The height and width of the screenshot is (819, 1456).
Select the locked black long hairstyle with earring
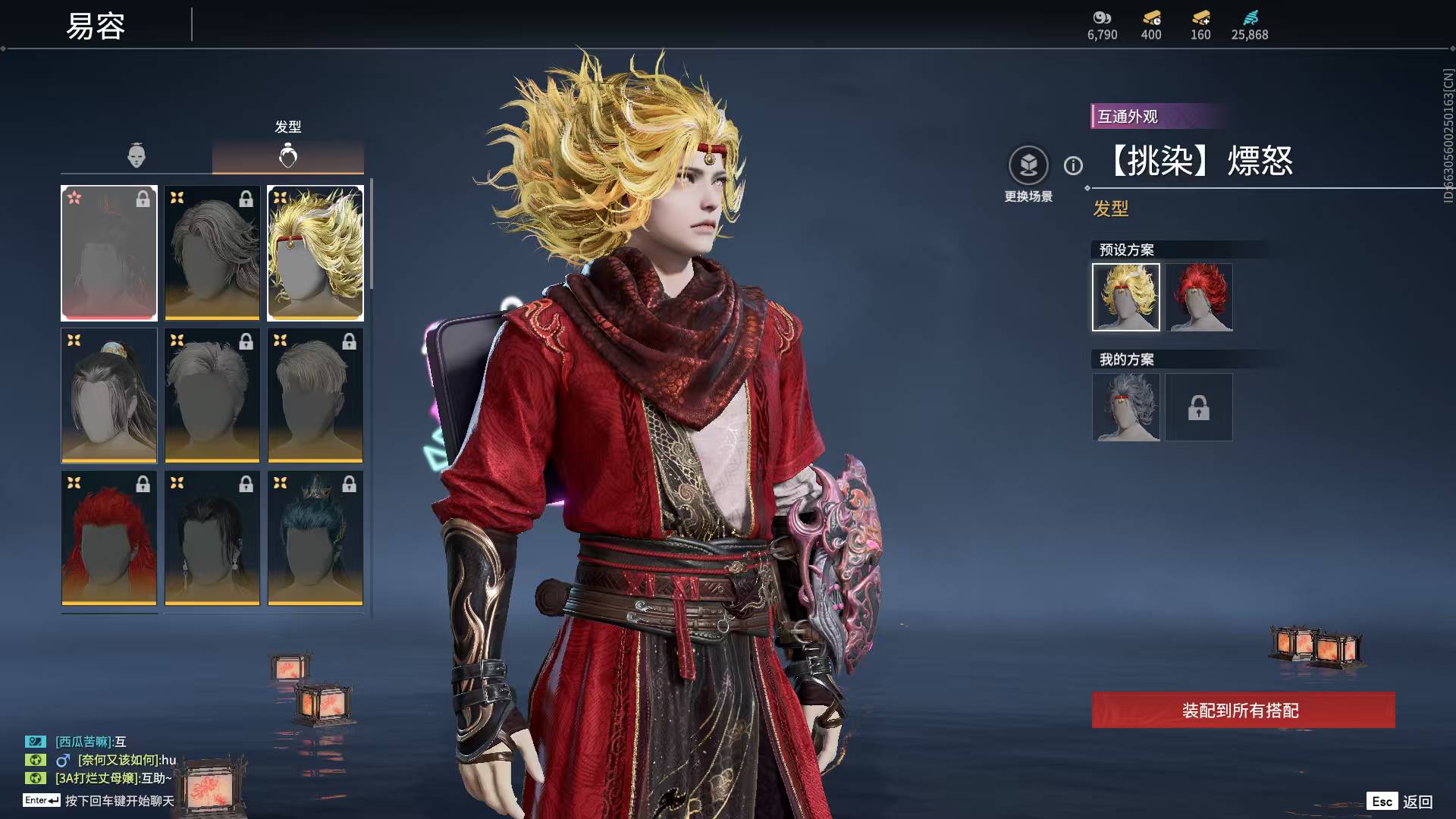tap(212, 538)
